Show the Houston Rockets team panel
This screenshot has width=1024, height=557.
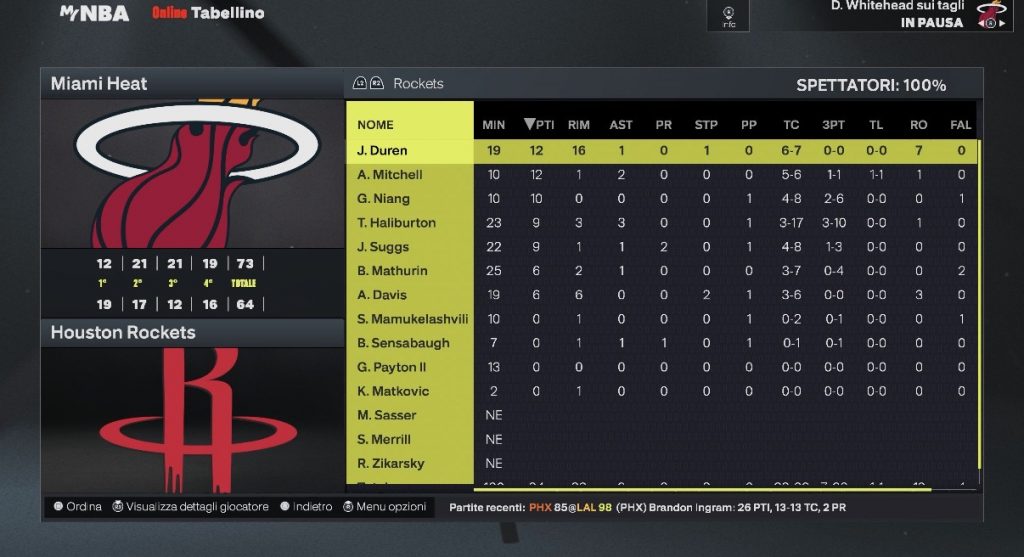(x=192, y=333)
